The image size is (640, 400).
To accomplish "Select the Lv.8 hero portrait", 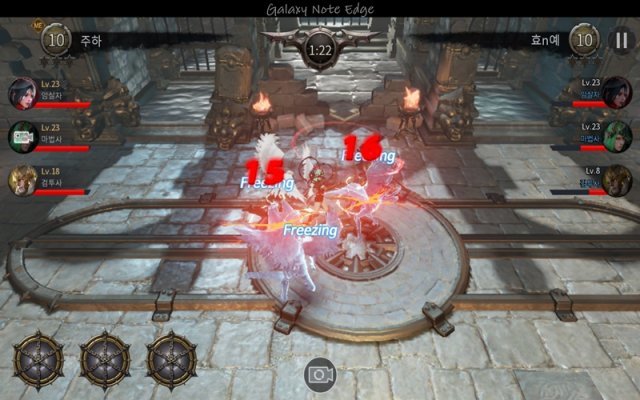I will coord(618,180).
